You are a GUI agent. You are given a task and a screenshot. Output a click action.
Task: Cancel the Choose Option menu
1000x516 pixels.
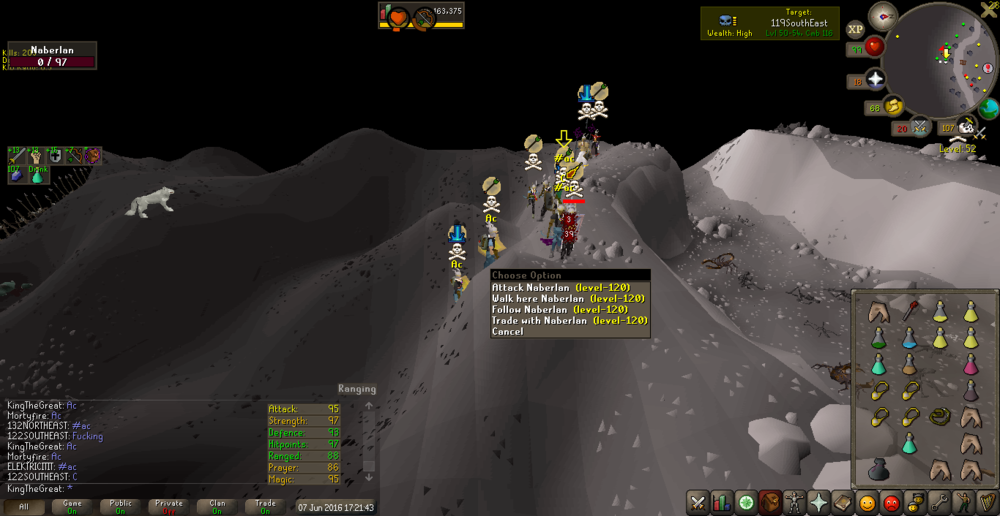tap(507, 331)
